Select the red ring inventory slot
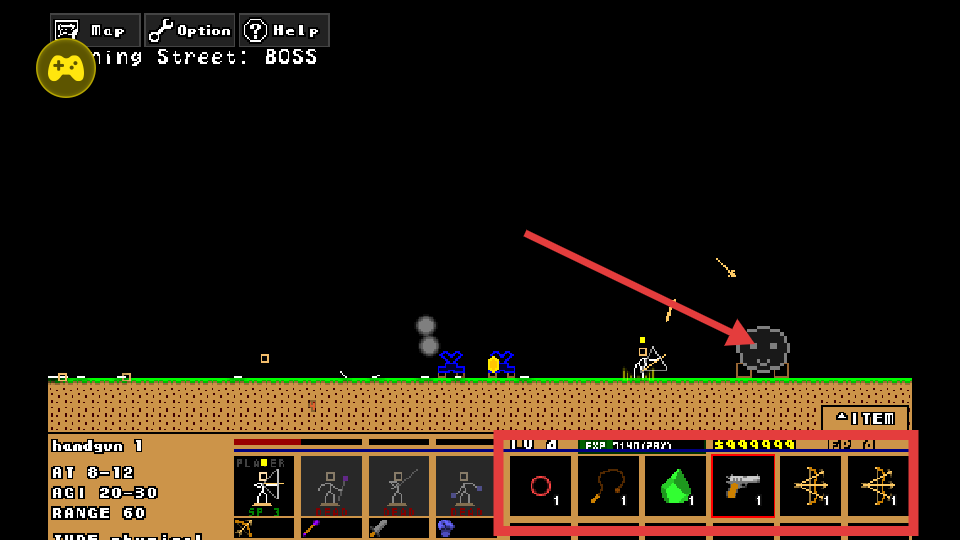This screenshot has width=960, height=540. pos(541,486)
